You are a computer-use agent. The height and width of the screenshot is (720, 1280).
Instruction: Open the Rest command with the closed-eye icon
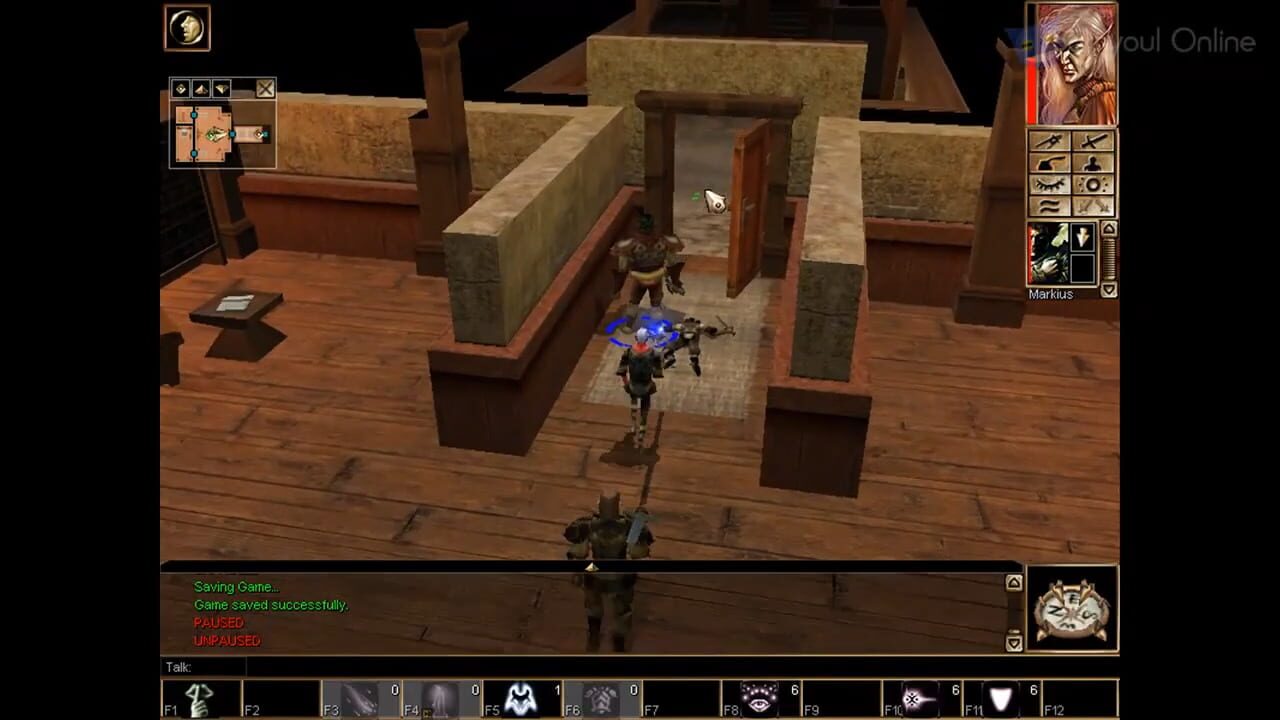[x=1051, y=184]
